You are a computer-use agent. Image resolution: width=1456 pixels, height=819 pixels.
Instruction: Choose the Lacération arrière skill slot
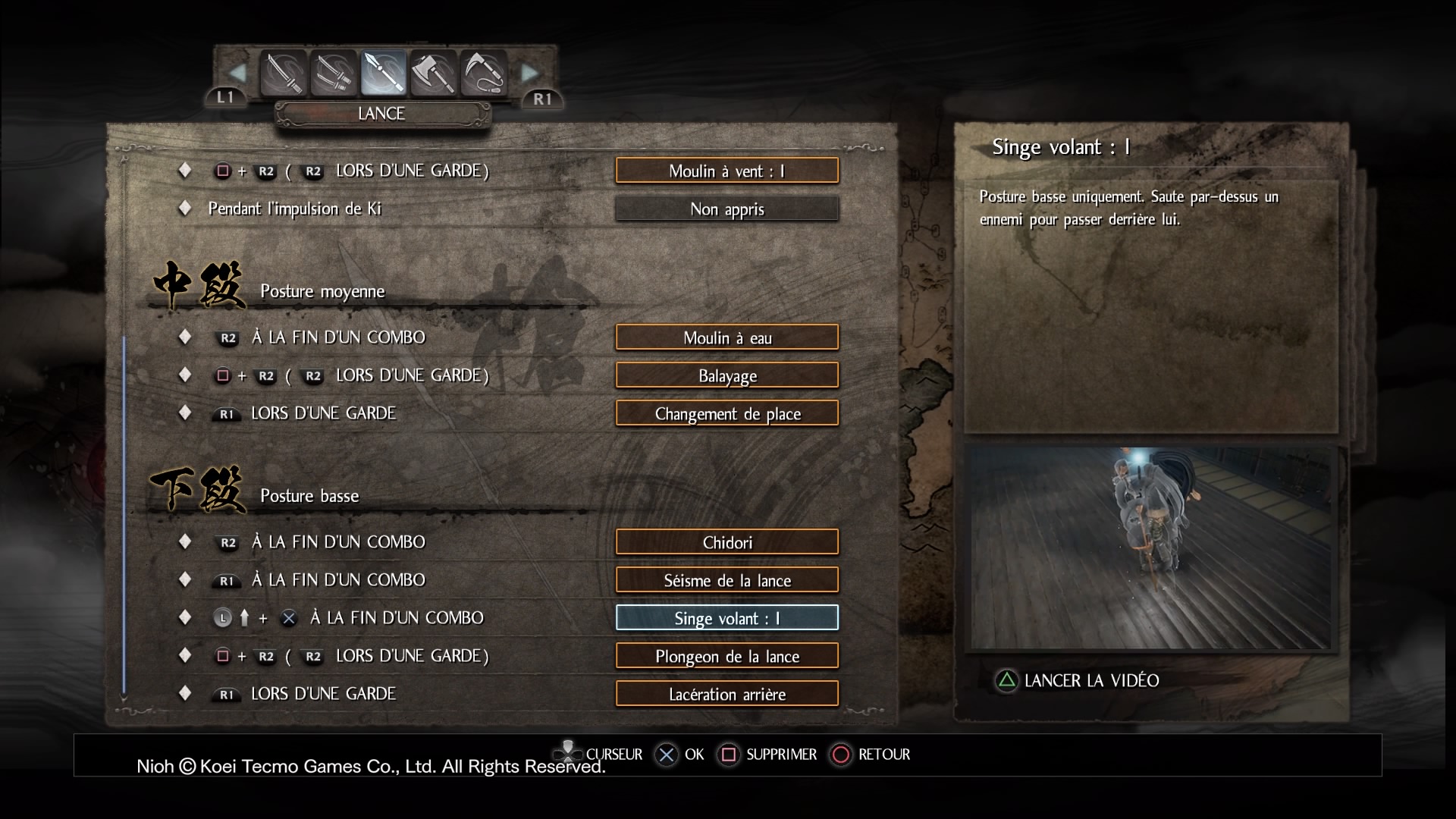click(x=726, y=694)
